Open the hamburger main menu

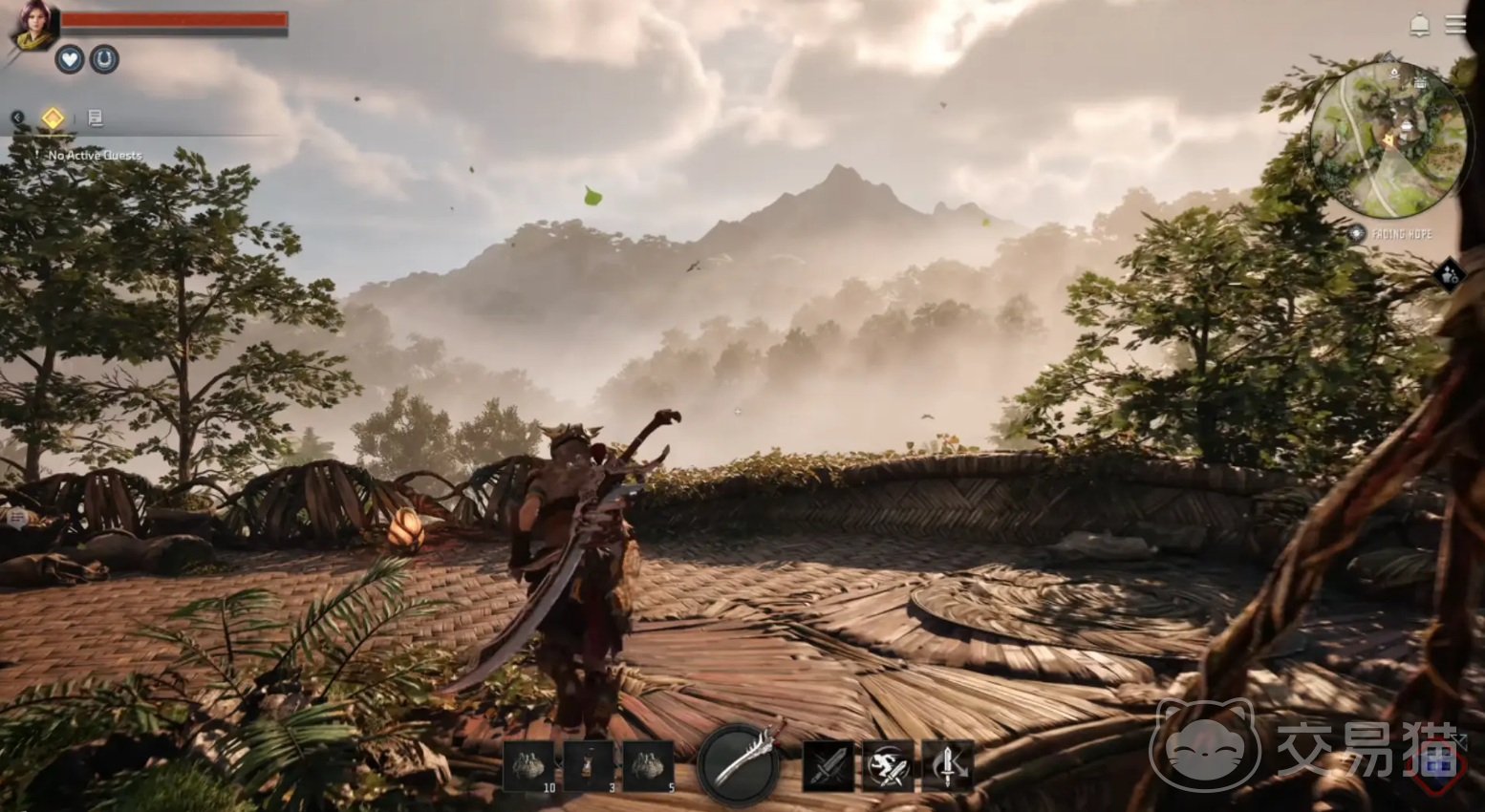(x=1455, y=25)
